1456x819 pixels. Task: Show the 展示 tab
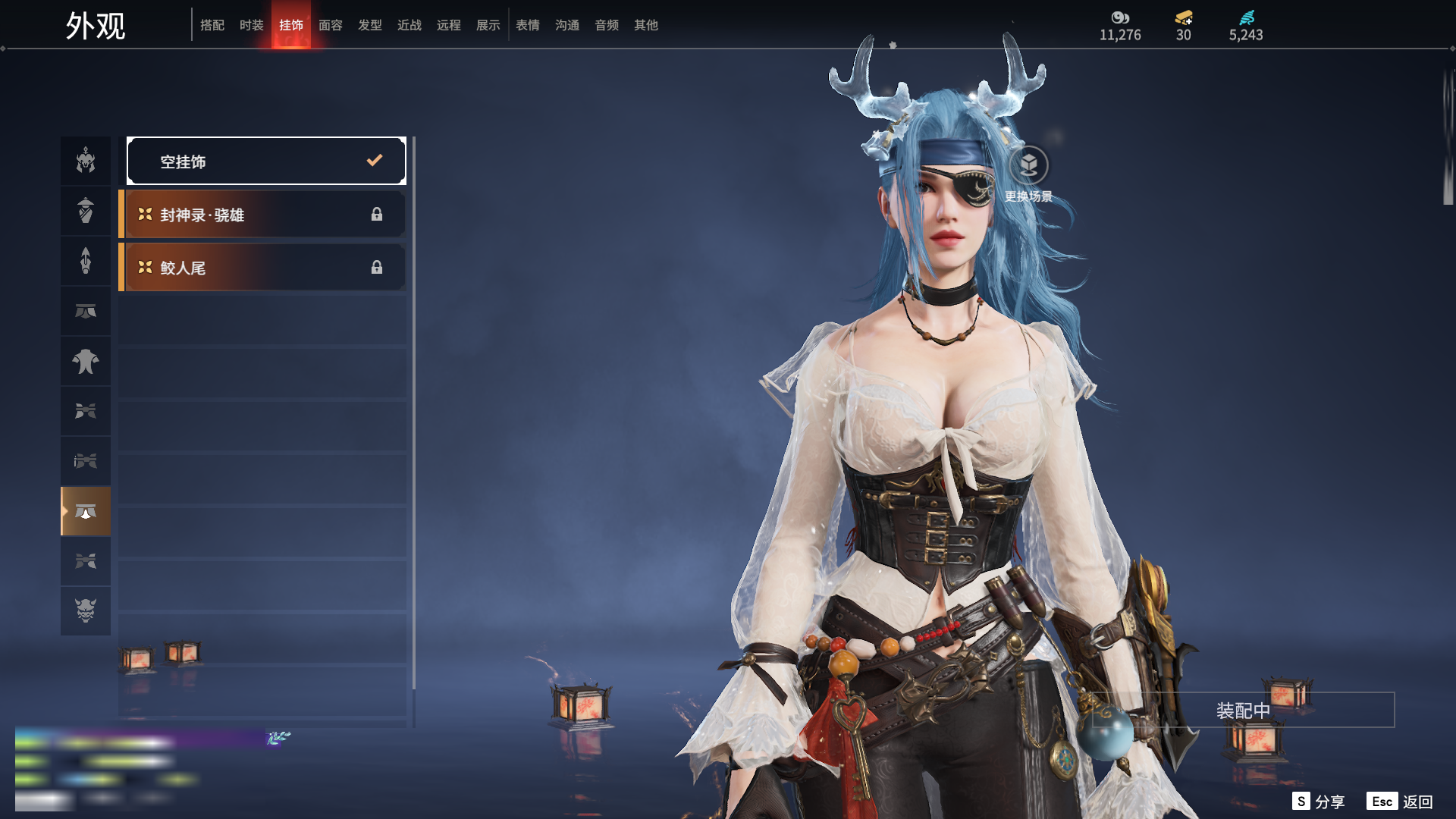click(488, 25)
